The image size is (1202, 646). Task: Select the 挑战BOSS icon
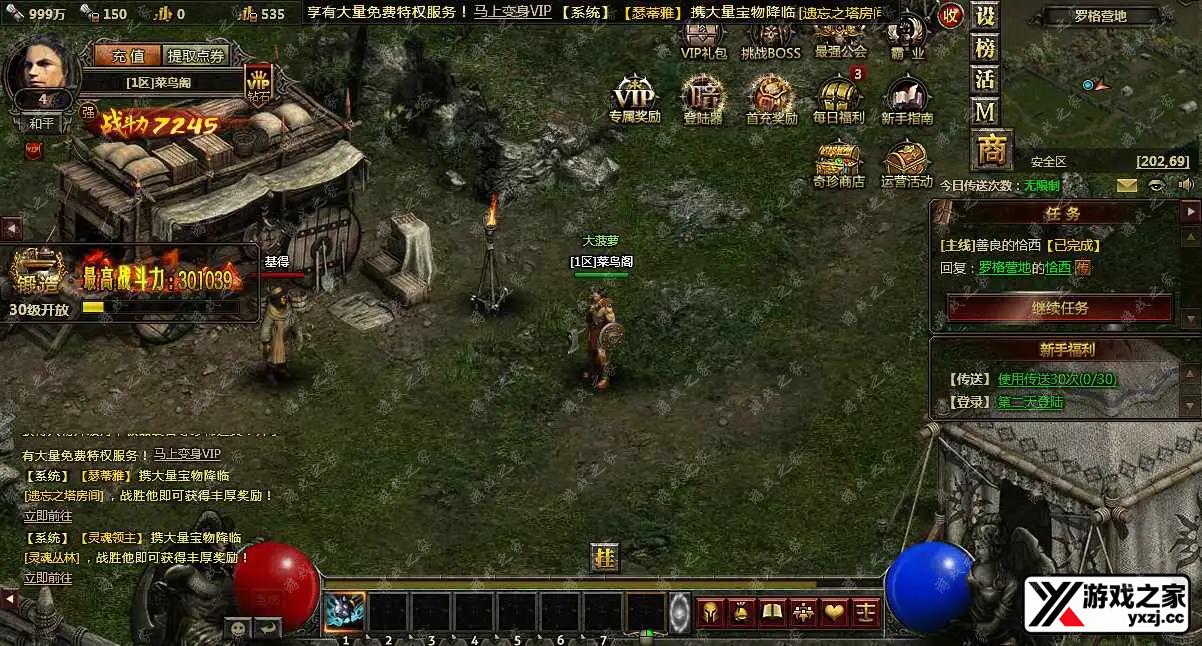pos(771,38)
